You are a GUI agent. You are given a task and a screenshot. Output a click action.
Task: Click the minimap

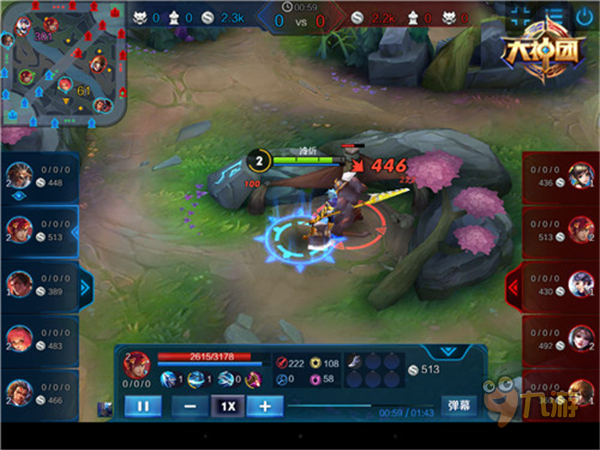pos(65,65)
